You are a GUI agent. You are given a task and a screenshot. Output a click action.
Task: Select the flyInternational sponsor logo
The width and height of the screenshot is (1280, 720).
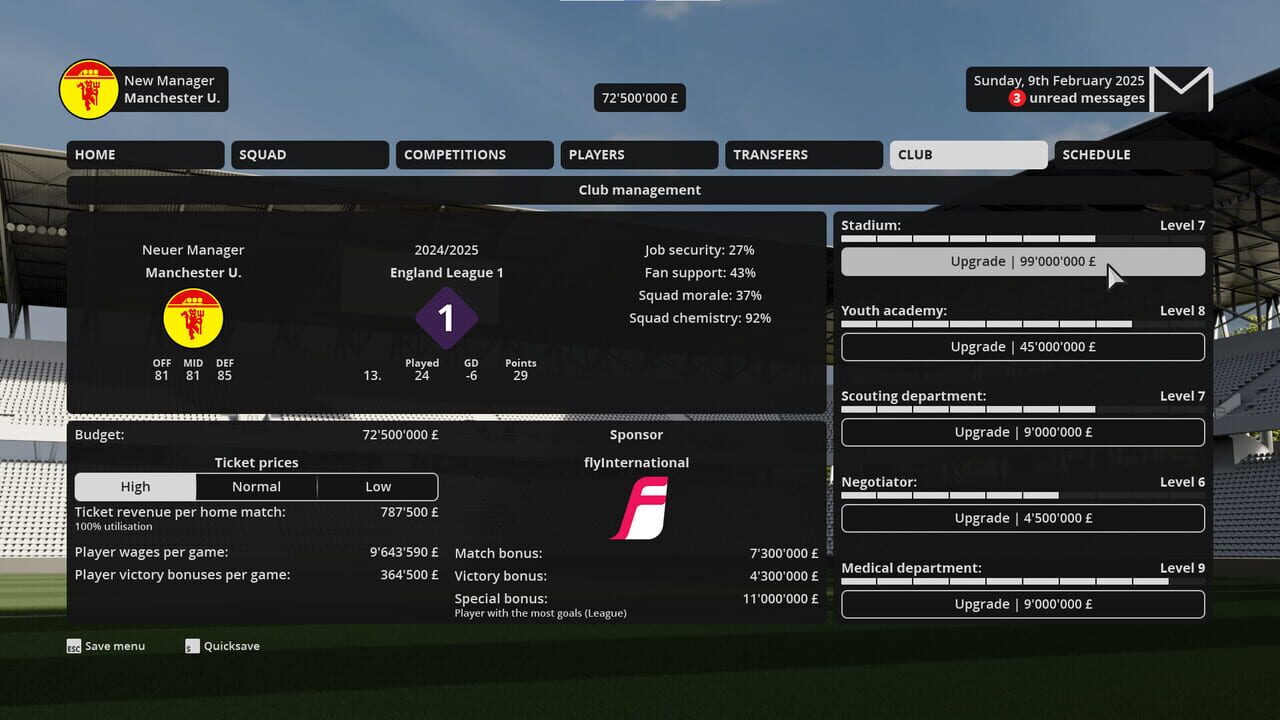click(637, 508)
